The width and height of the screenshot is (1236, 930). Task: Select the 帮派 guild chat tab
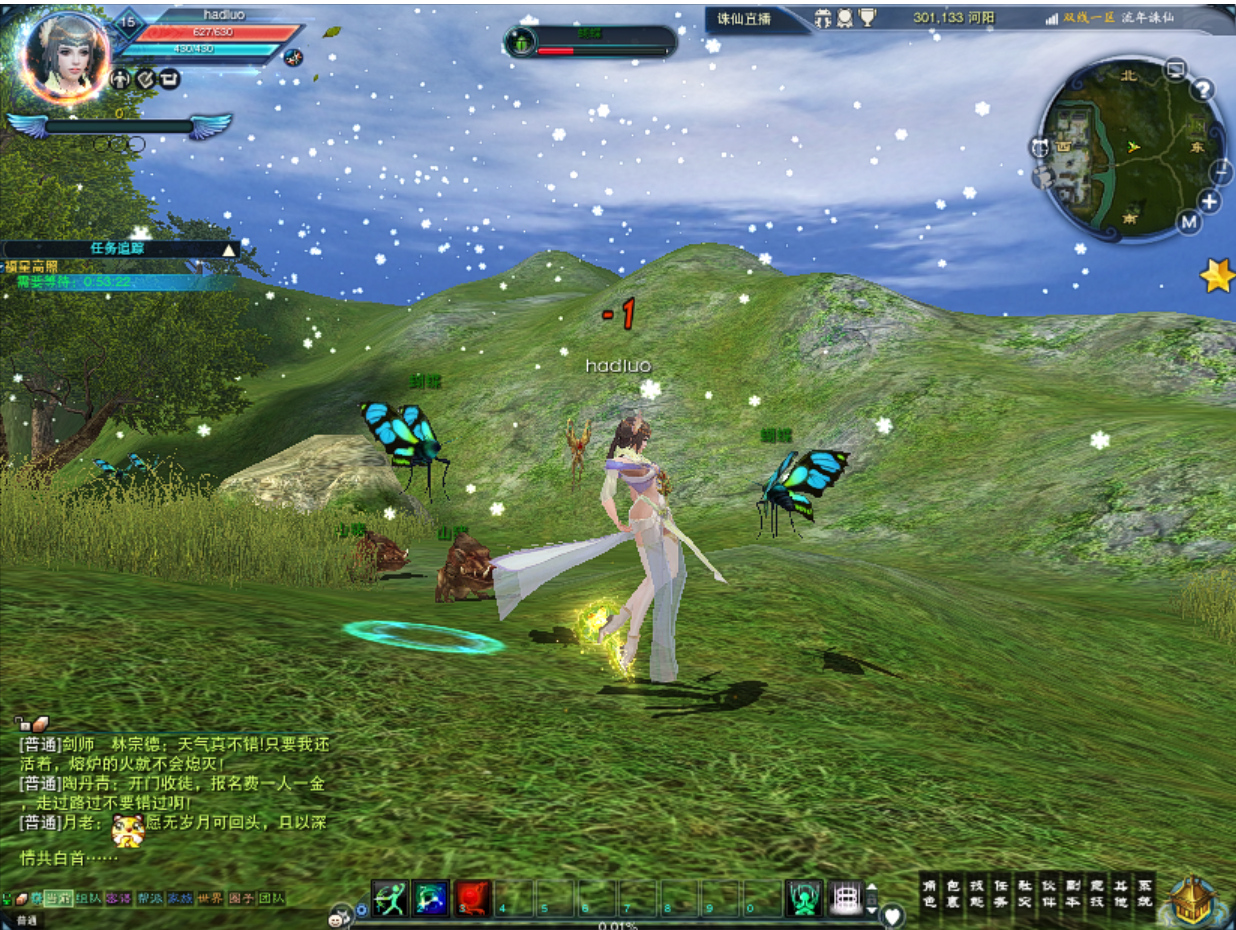click(x=150, y=898)
